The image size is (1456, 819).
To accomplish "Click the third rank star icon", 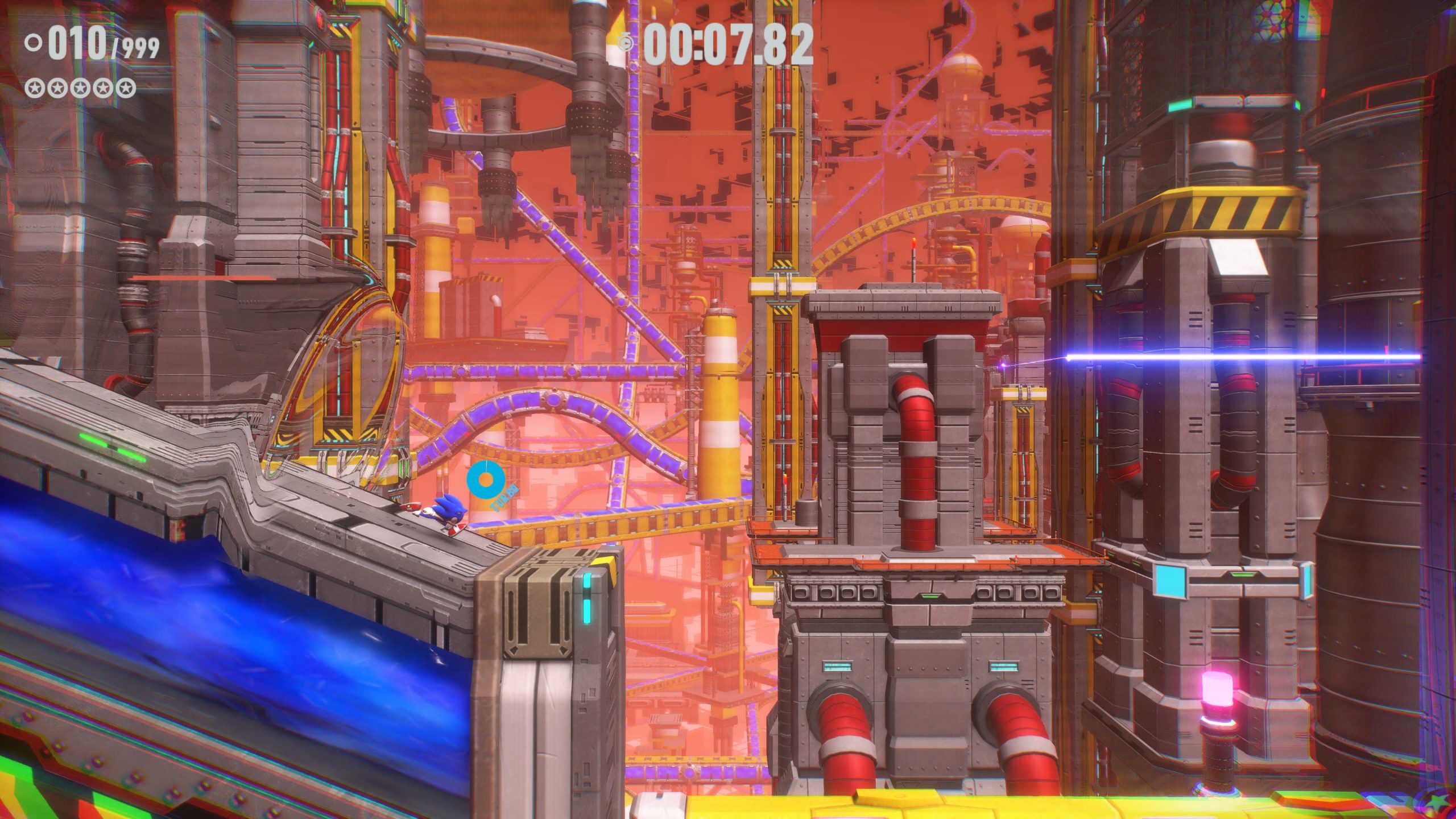I will 80,88.
